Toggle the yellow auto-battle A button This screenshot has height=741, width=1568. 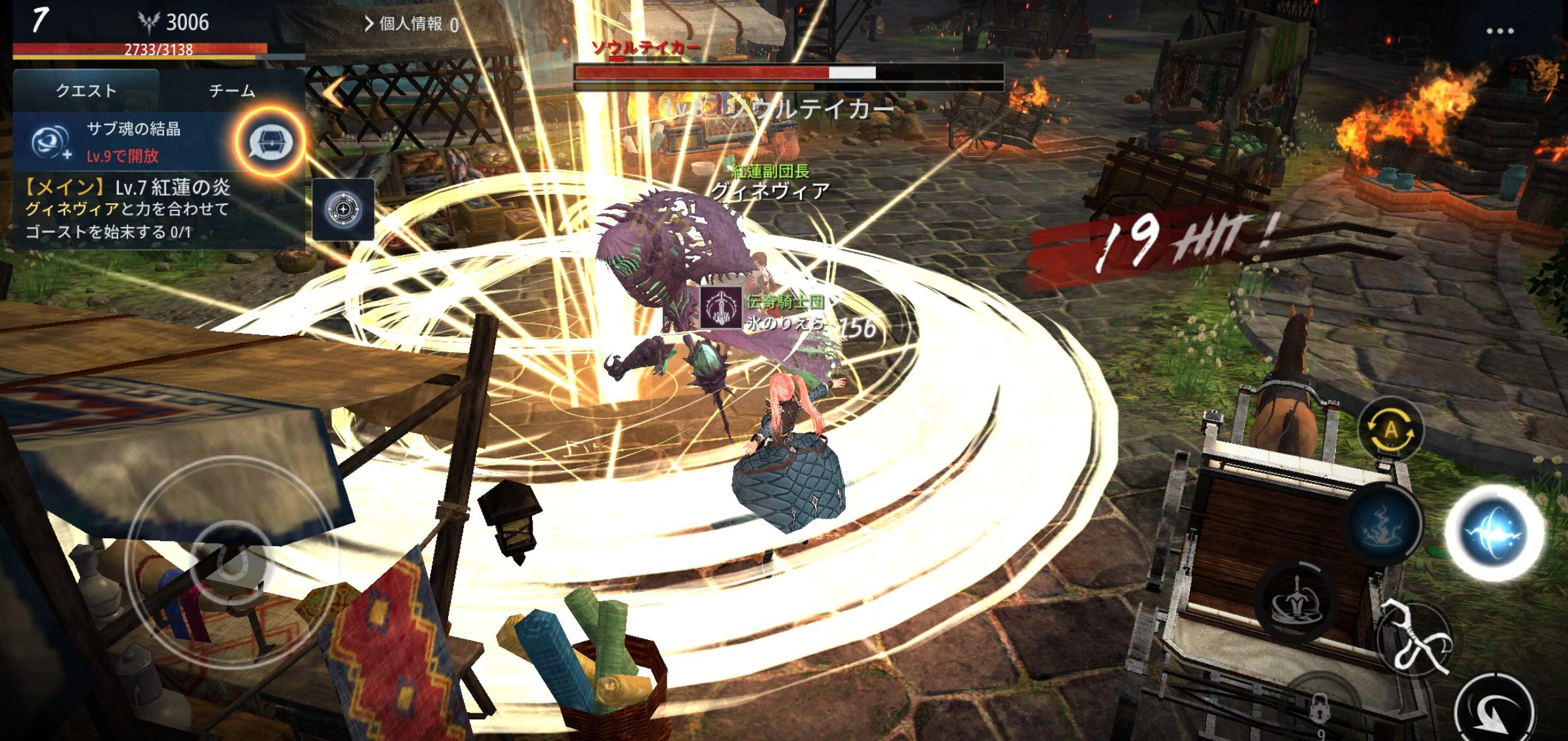[x=1390, y=431]
